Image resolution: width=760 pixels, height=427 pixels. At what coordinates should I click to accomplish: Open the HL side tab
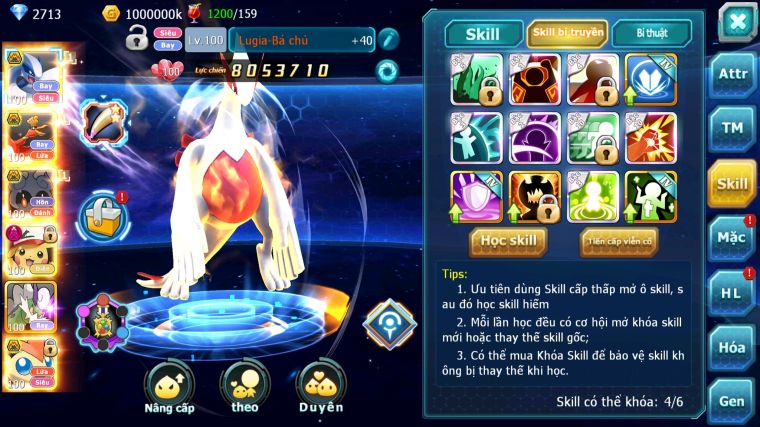tap(732, 292)
